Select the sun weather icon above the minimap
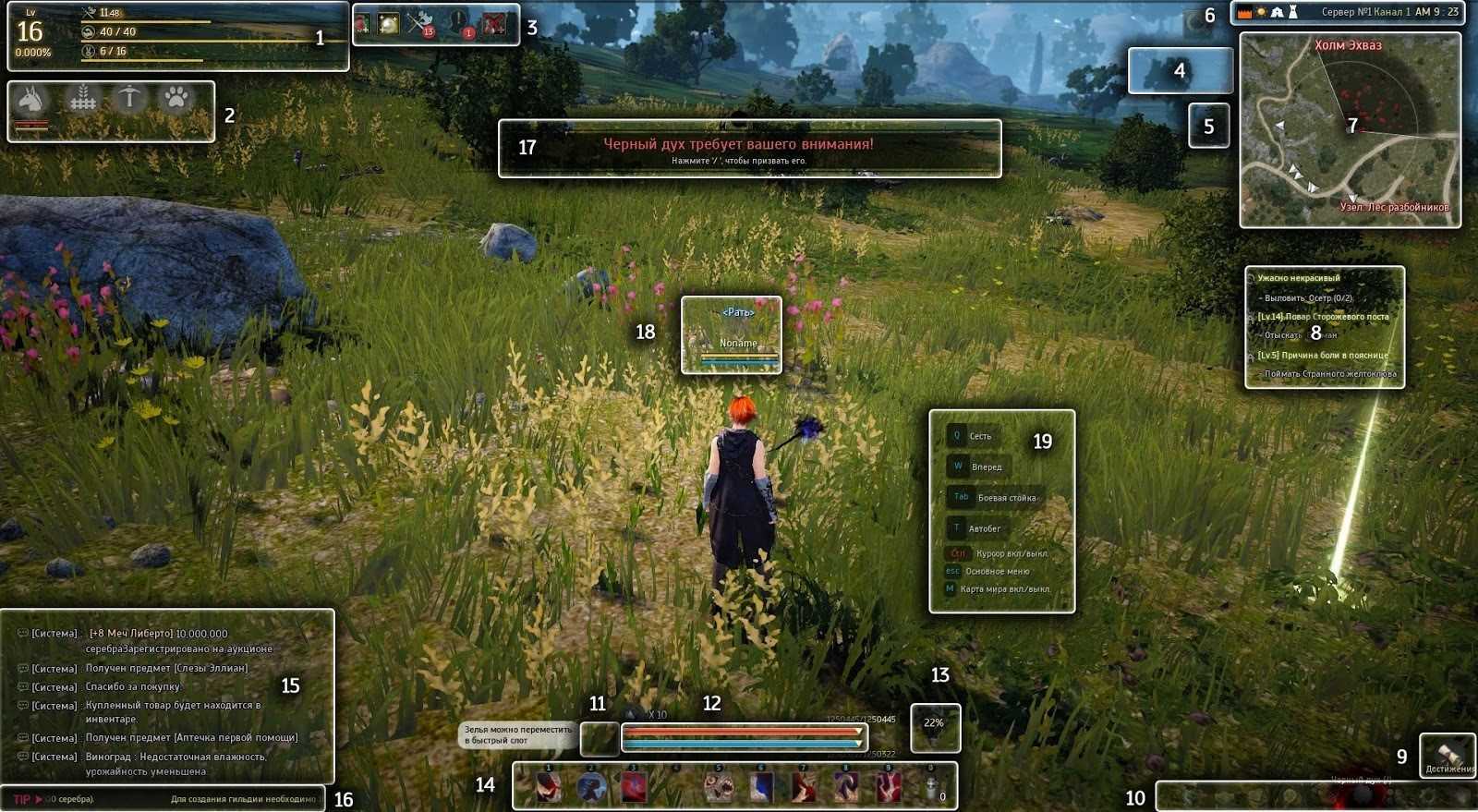 [1261, 12]
